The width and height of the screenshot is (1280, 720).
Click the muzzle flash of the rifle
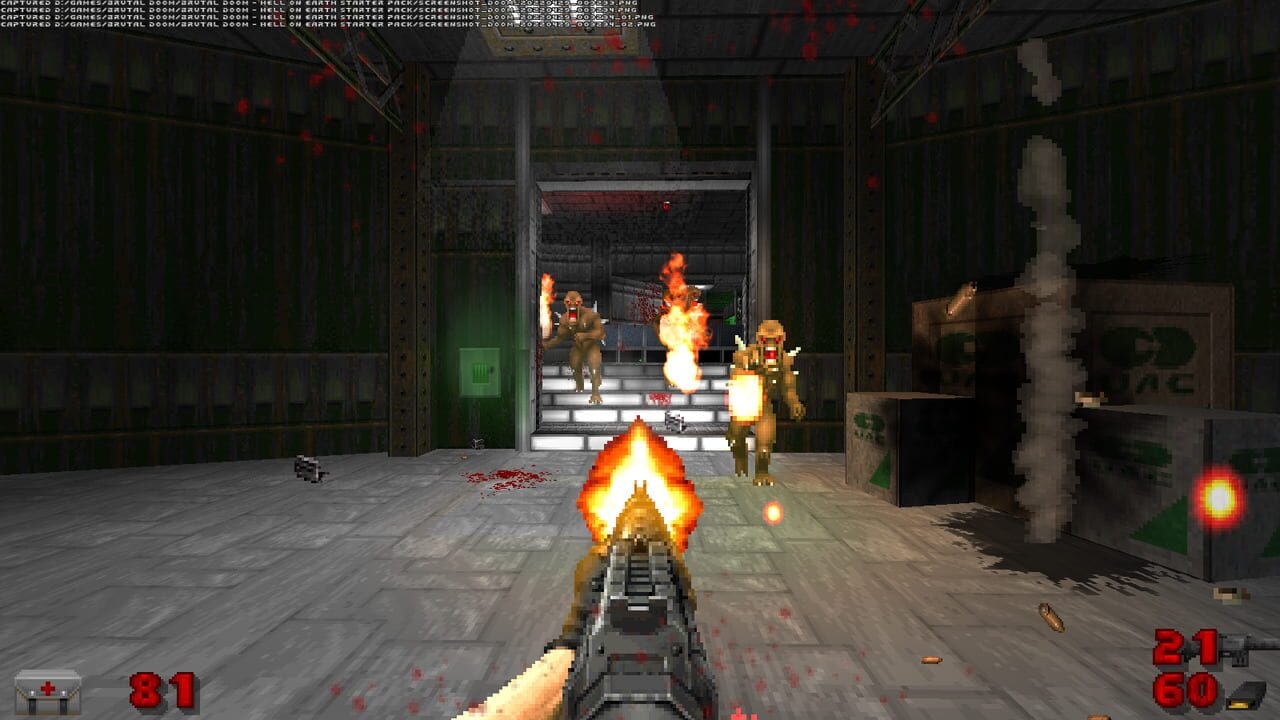pos(640,475)
